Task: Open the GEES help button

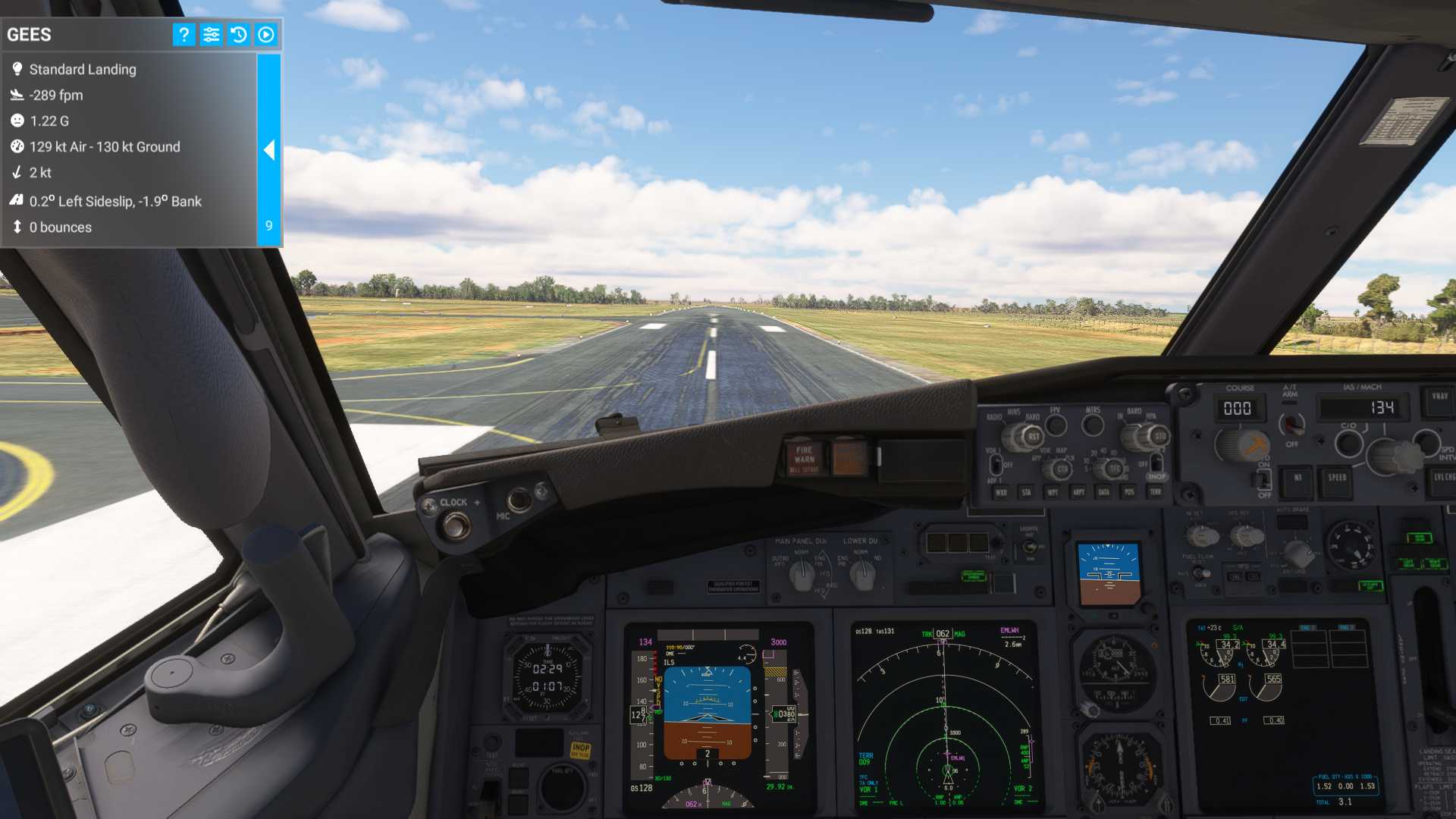Action: click(184, 35)
